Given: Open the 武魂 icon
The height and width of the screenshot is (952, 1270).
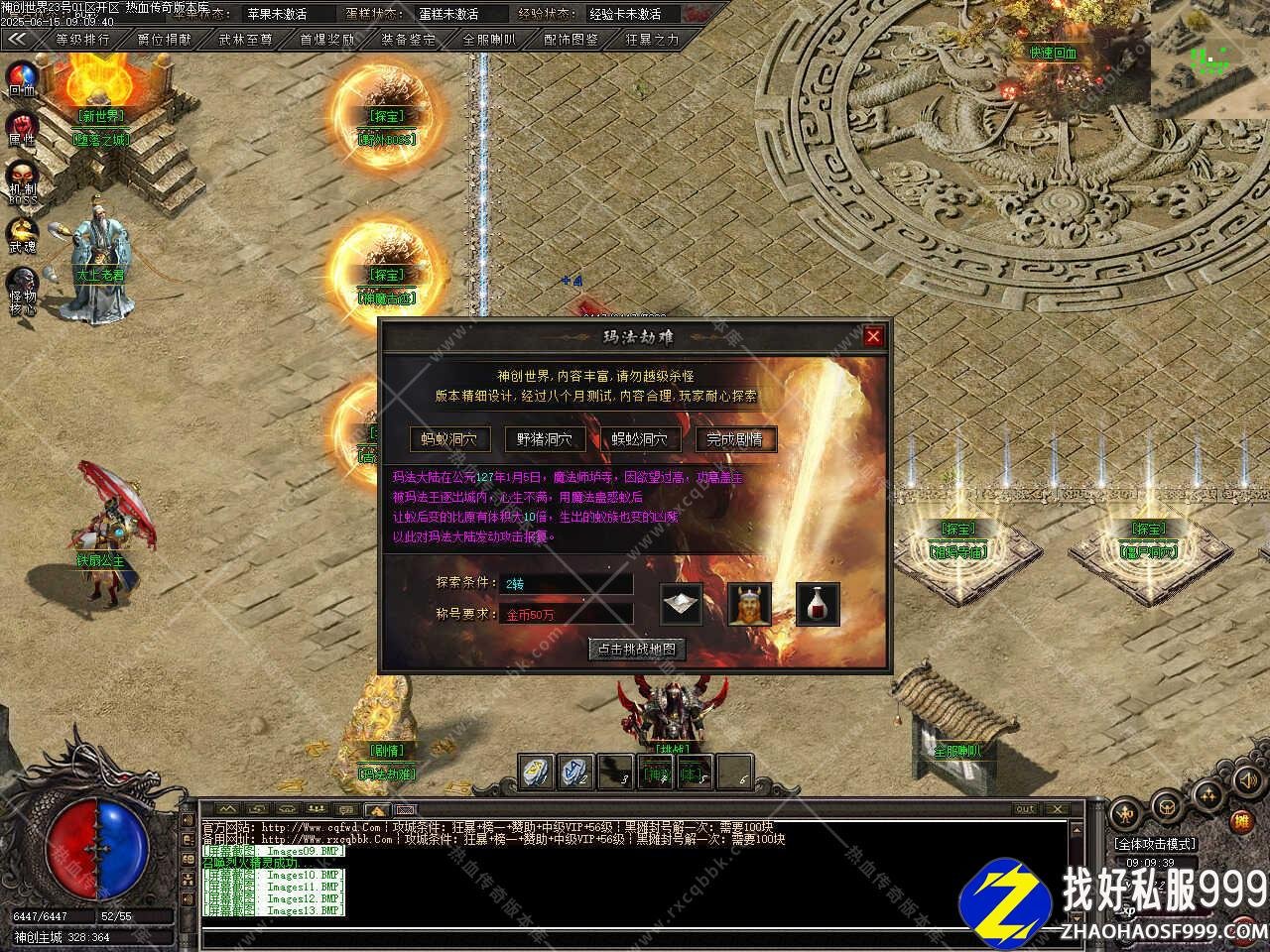Looking at the screenshot, I should [x=22, y=234].
